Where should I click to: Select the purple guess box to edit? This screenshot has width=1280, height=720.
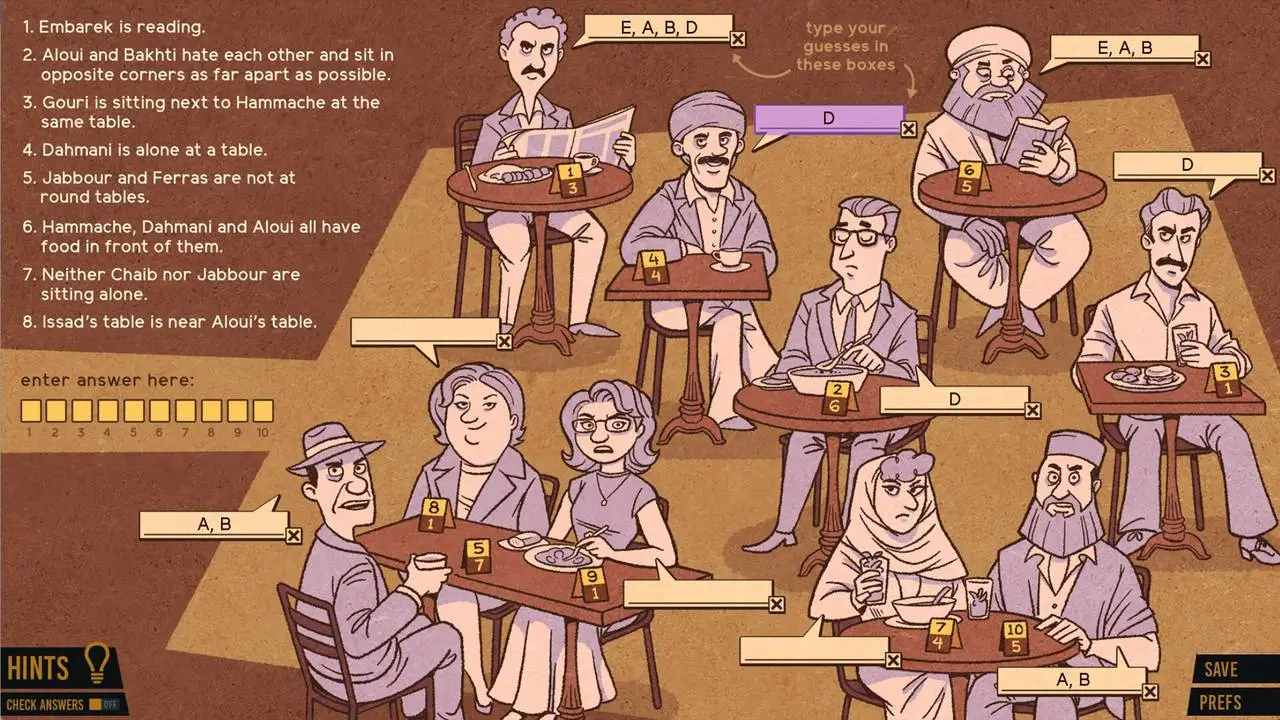click(830, 118)
